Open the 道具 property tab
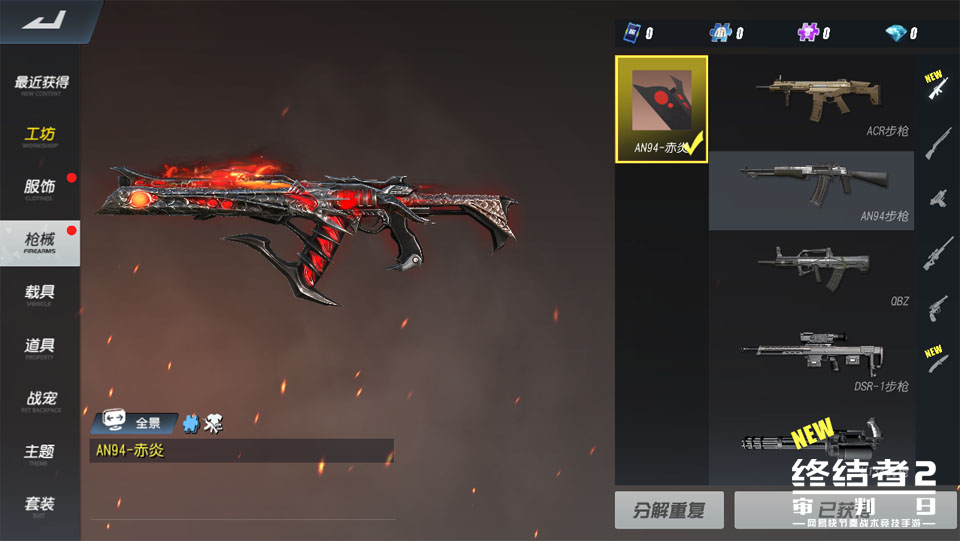960x541 pixels. tap(41, 347)
